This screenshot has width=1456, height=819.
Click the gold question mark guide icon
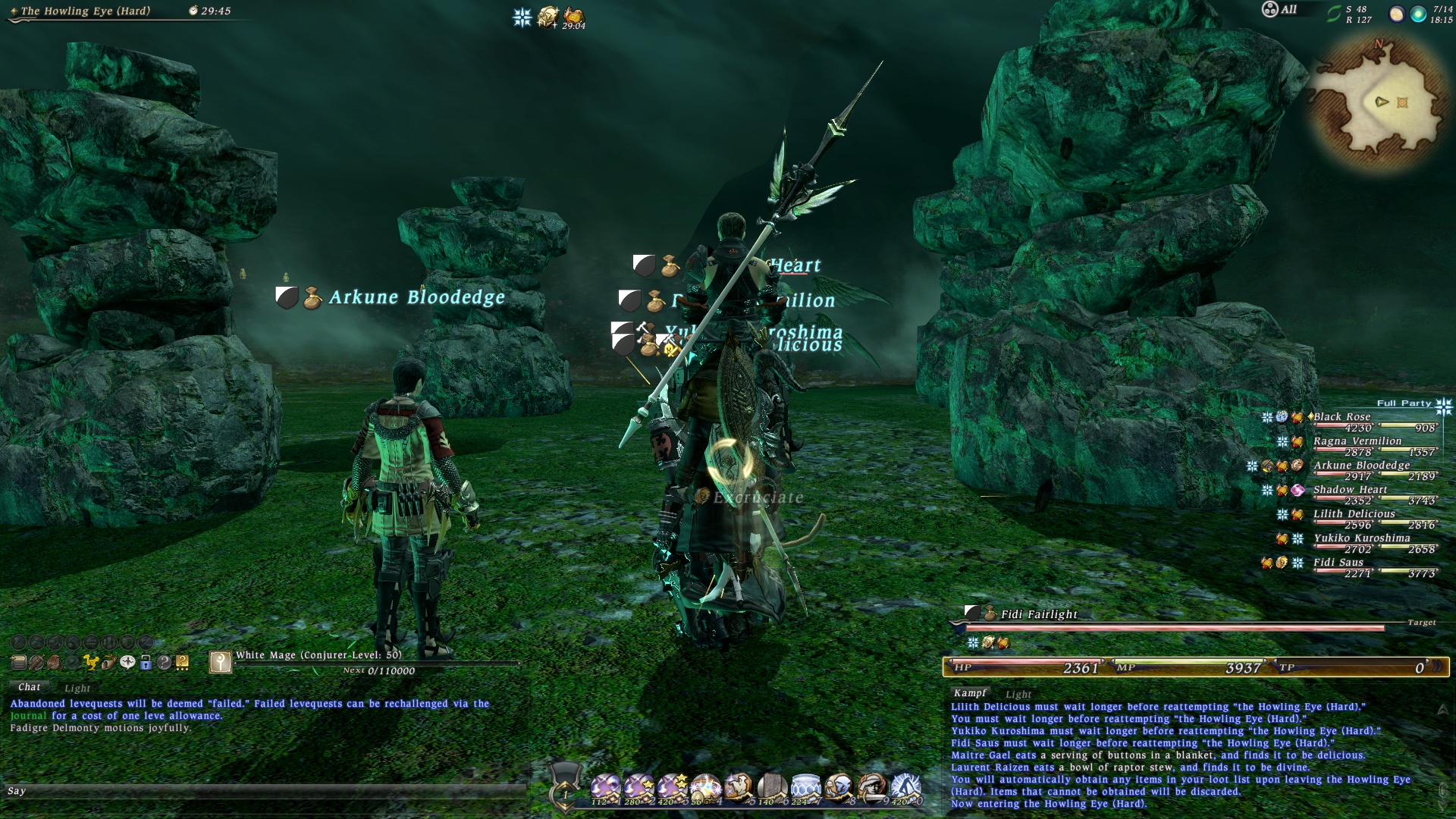point(182,662)
